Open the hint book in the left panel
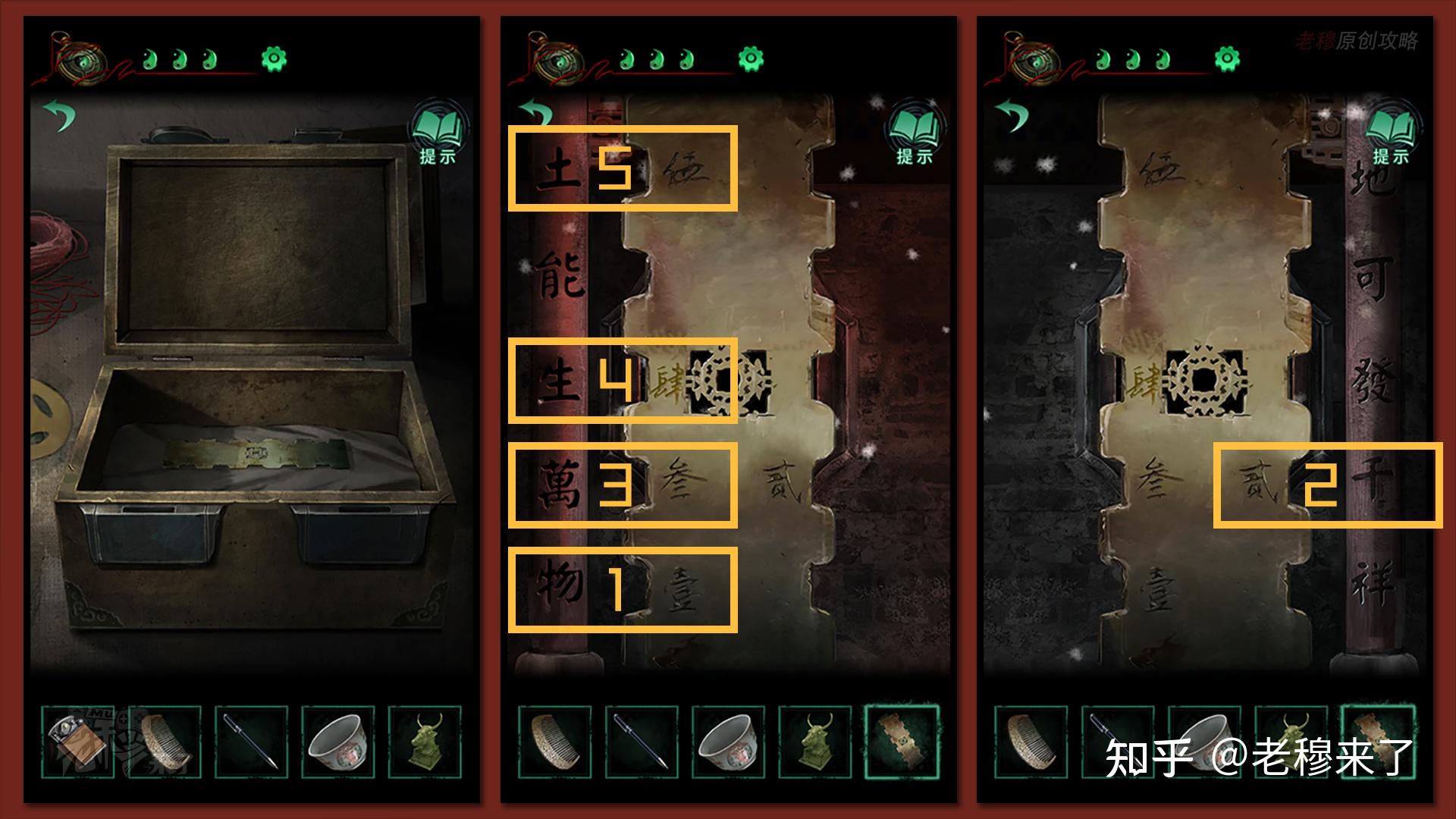1456x819 pixels. 438,133
